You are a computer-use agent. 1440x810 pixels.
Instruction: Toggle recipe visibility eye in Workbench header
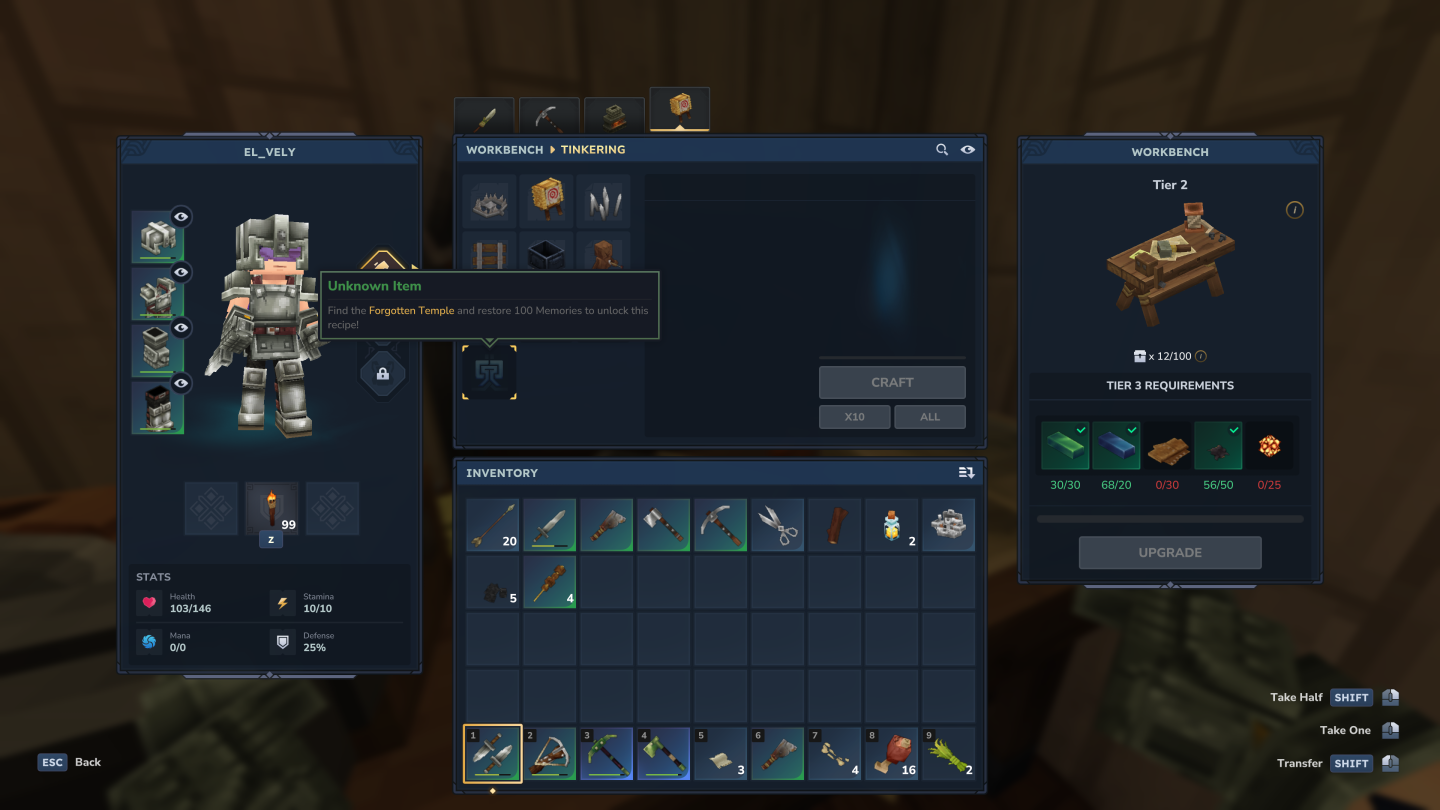968,150
